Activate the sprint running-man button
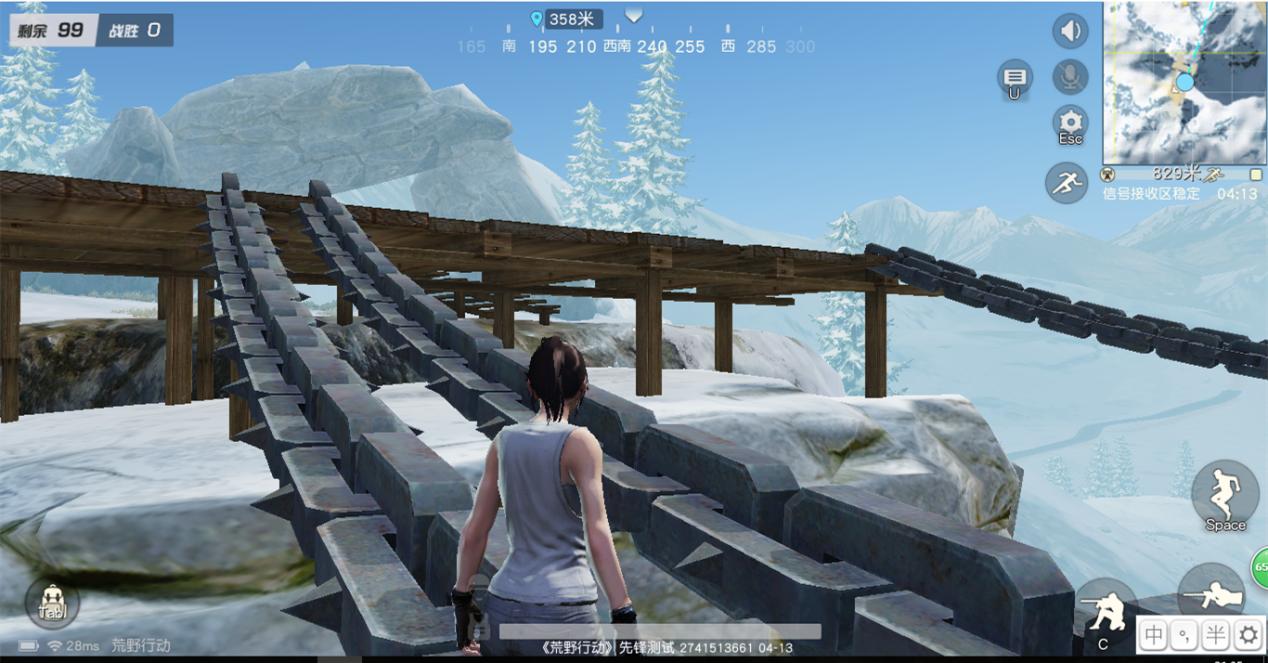Viewport: 1268px width, 663px height. click(1066, 183)
